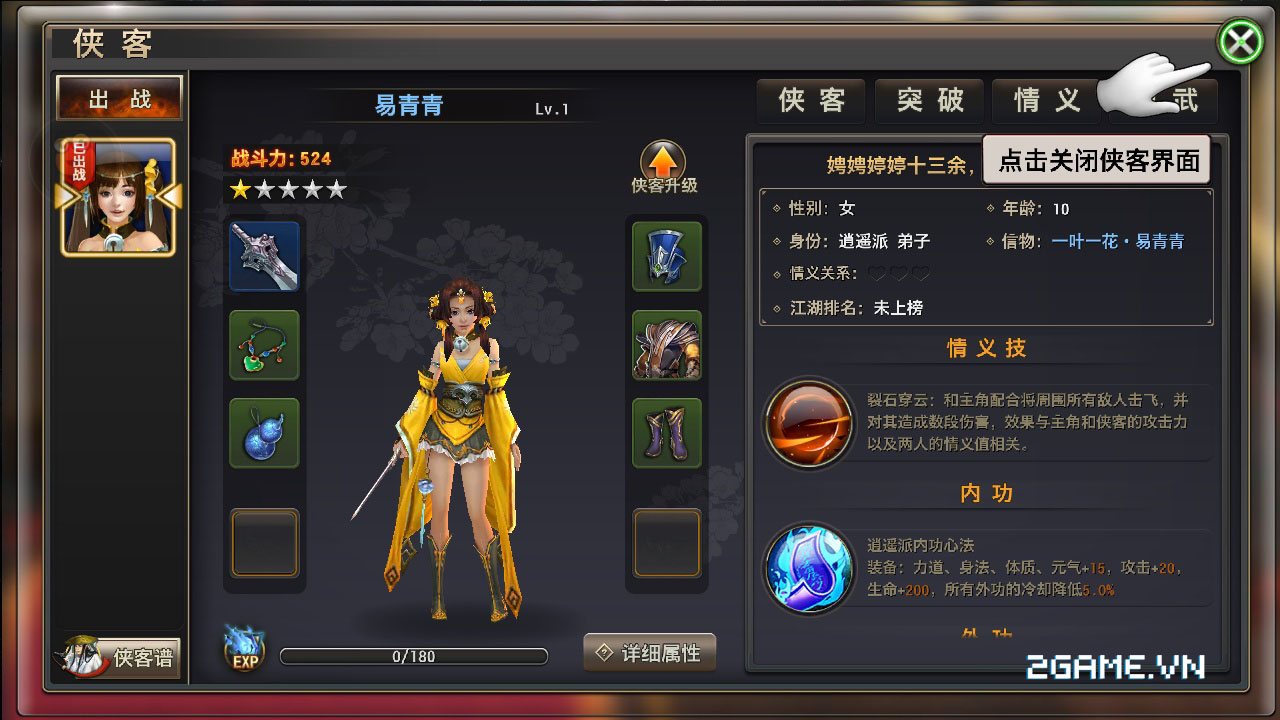This screenshot has height=720, width=1280.
Task: Open 详细属性 to view detailed attributes
Action: click(648, 651)
